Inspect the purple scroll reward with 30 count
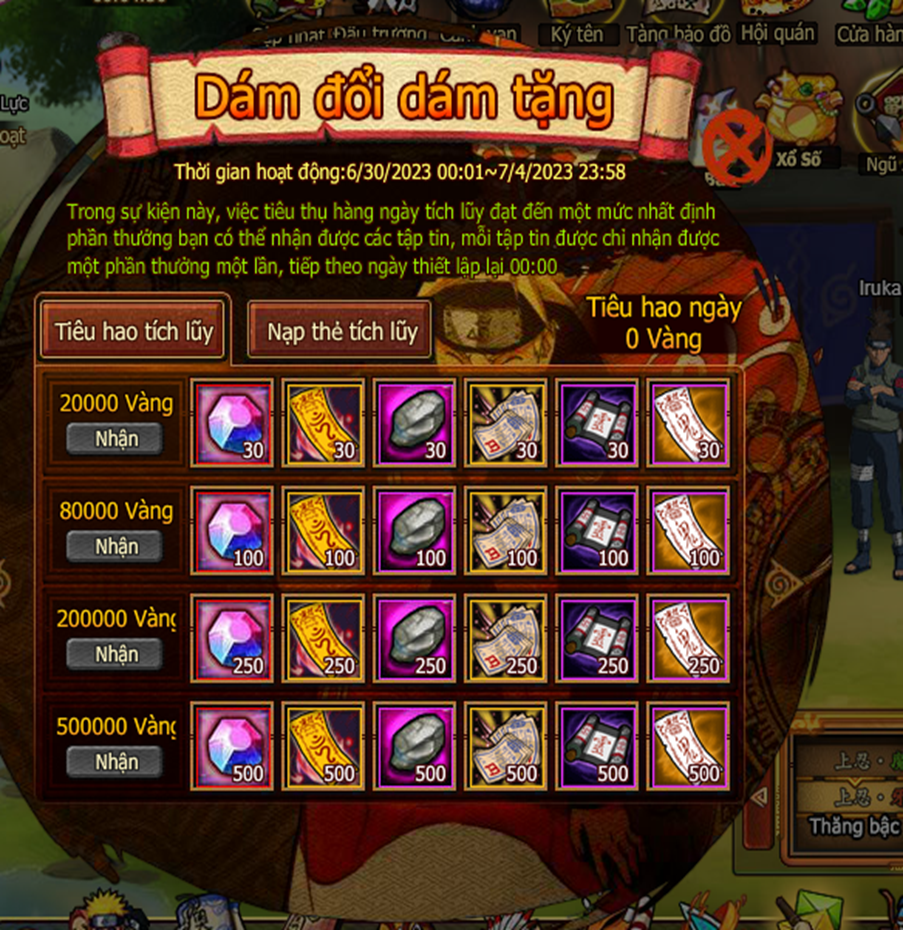This screenshot has width=903, height=930. point(597,423)
